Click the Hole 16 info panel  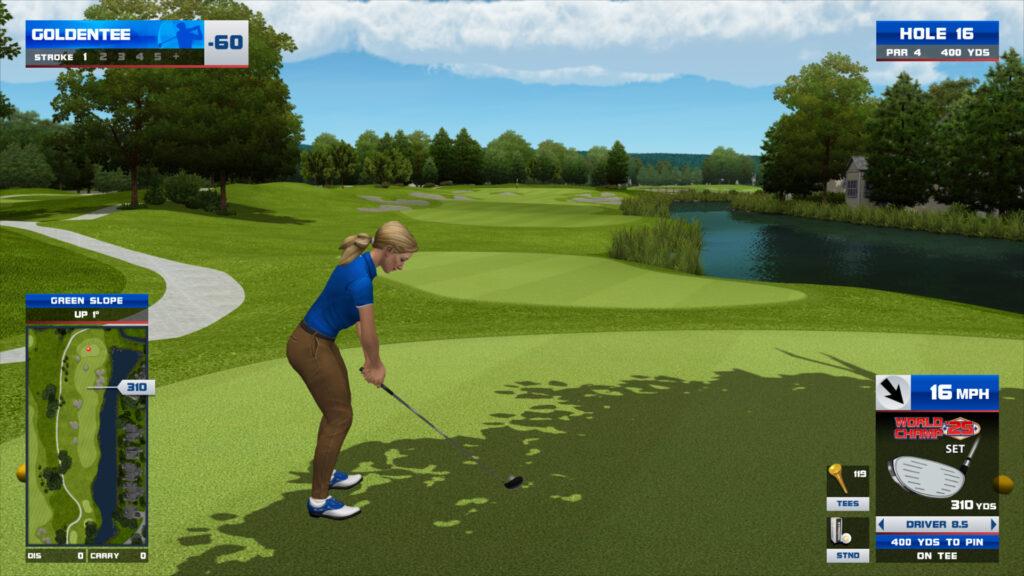[x=936, y=40]
